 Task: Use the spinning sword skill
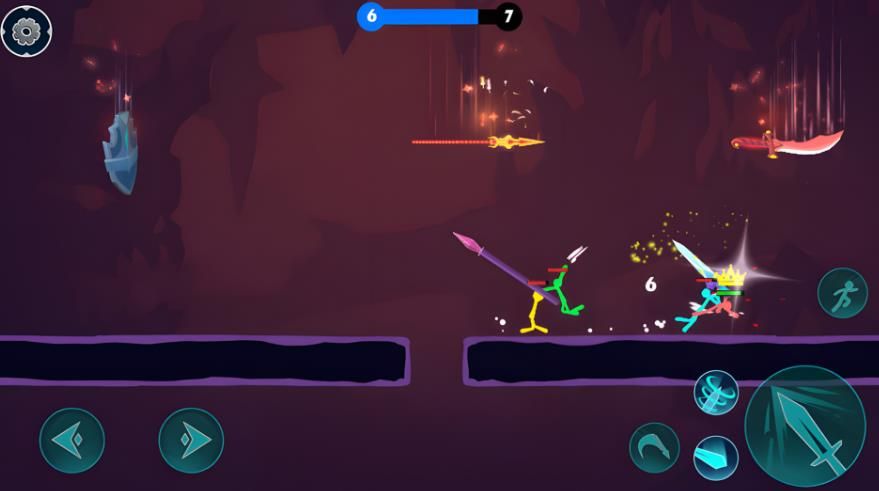click(716, 392)
